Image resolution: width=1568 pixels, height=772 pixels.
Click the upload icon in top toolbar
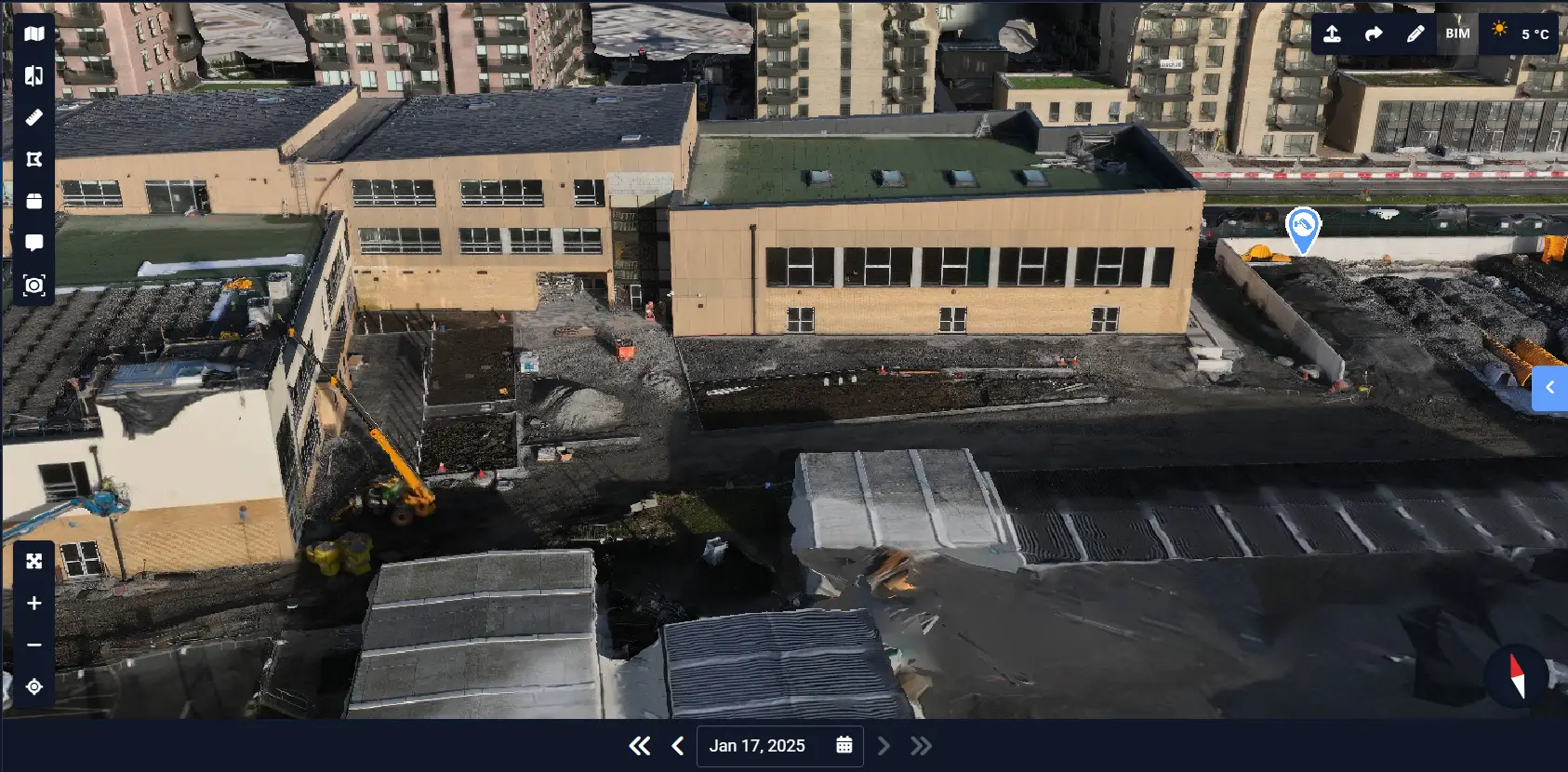(x=1333, y=33)
